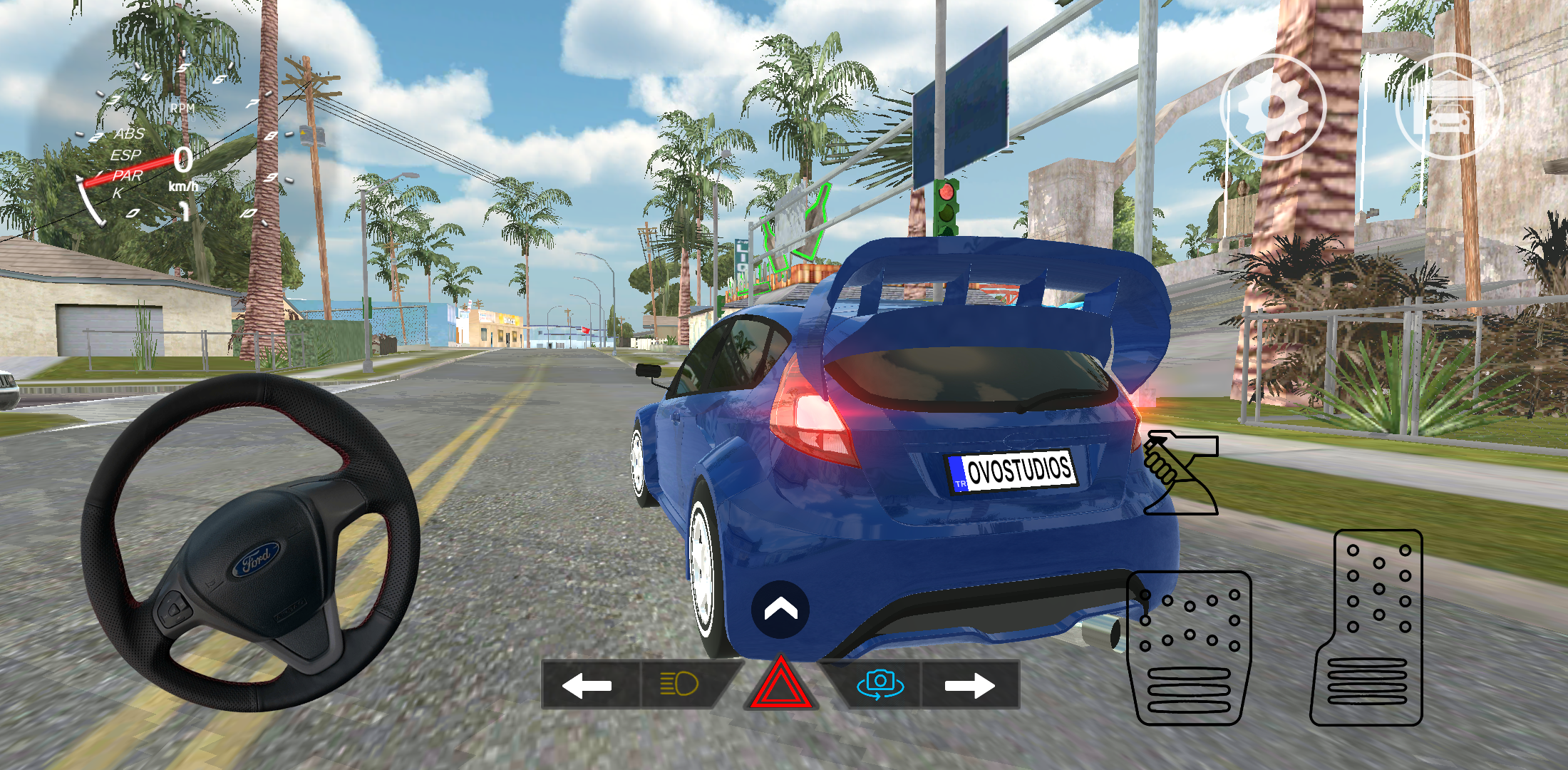The height and width of the screenshot is (770, 1568).
Task: Engage the handbrake lever icon
Action: pos(1180,473)
